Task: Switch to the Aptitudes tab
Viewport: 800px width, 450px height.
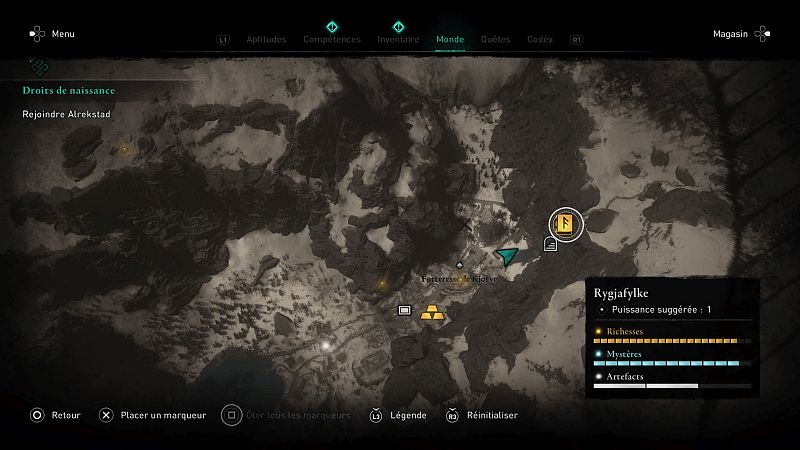Action: [x=266, y=40]
